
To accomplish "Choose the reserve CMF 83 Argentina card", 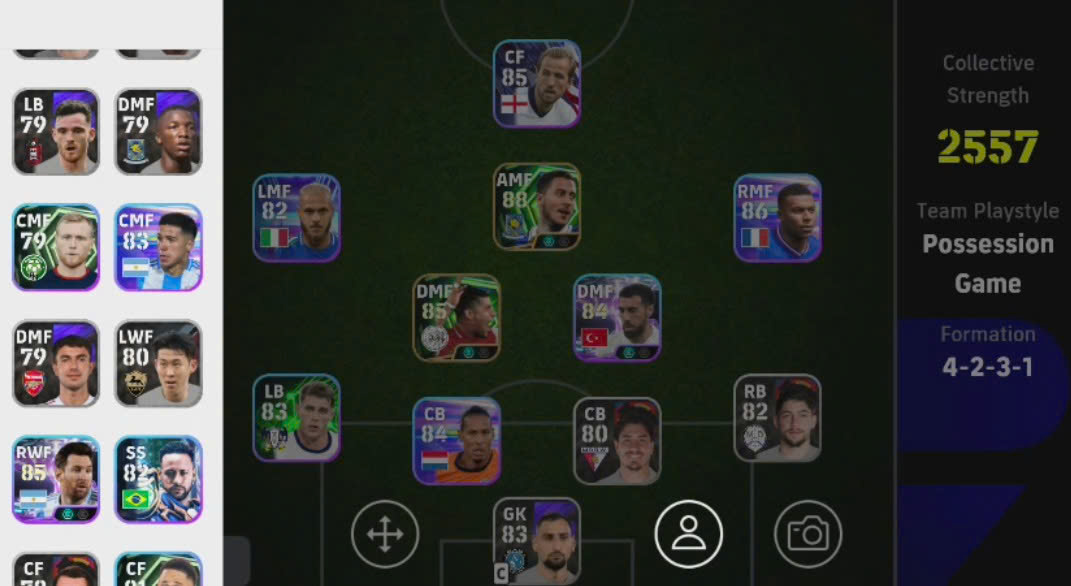I will pos(158,247).
